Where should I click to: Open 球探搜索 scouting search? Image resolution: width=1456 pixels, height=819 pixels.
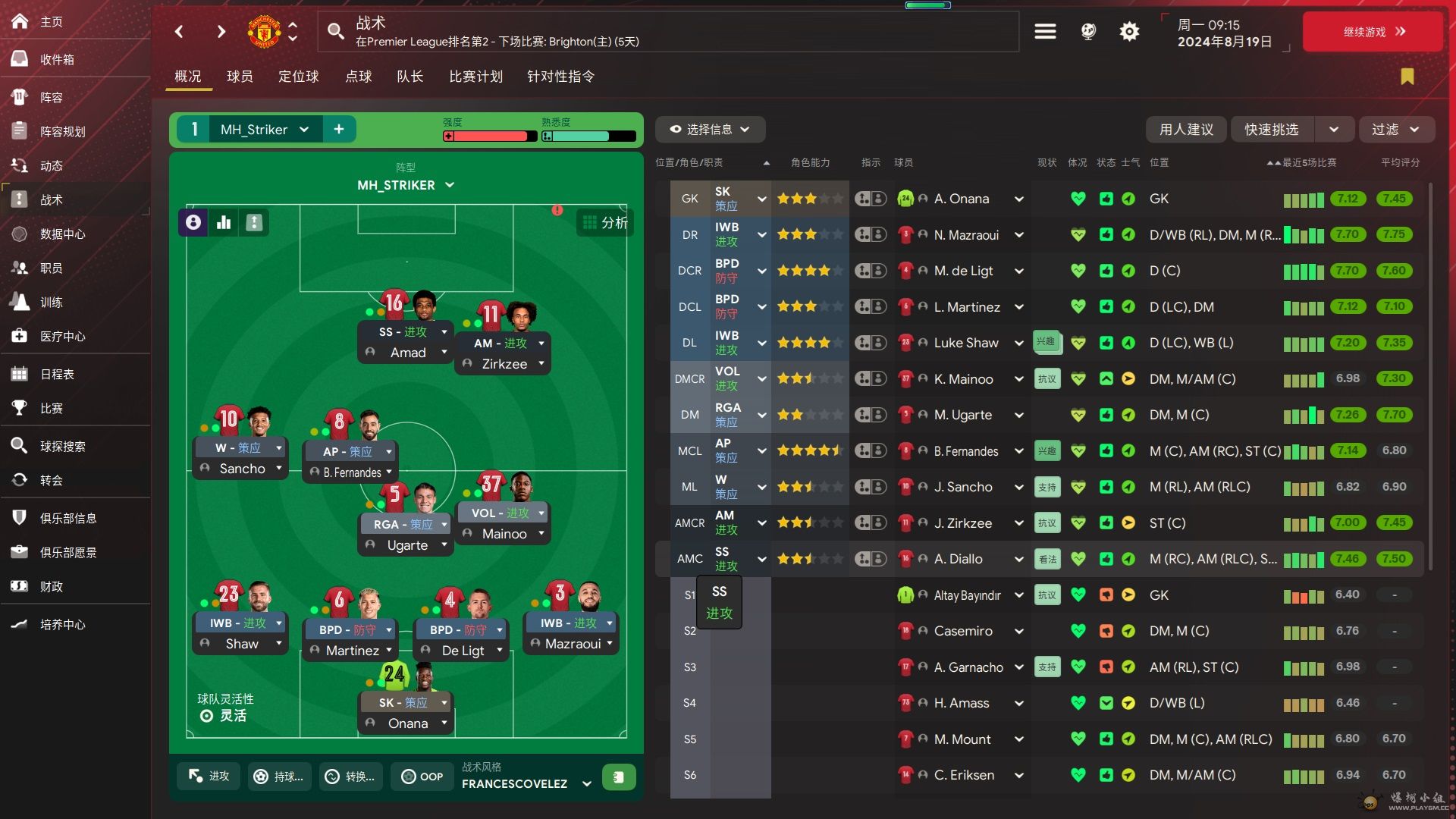coord(62,447)
